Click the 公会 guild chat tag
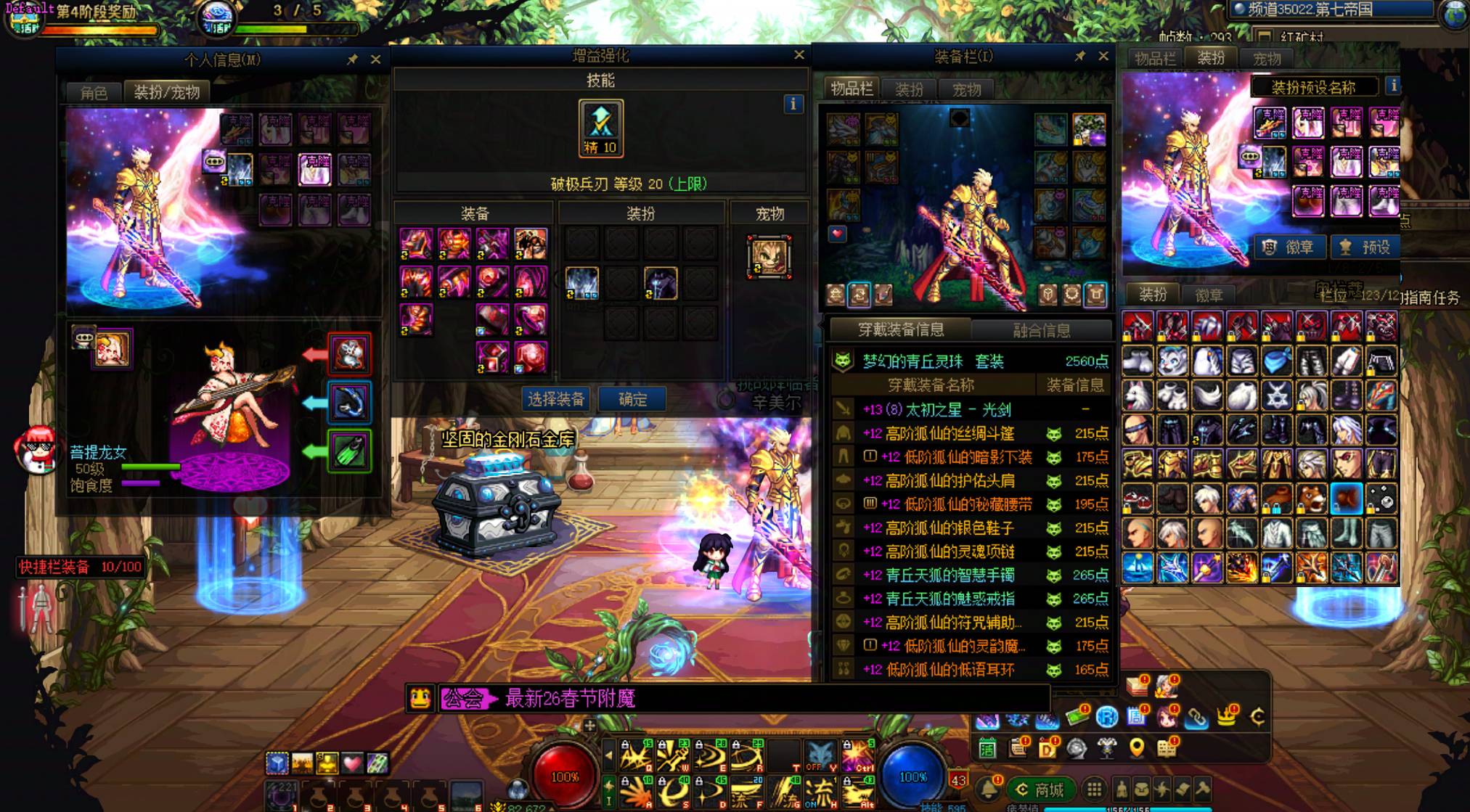Viewport: 1470px width, 812px height. [463, 699]
